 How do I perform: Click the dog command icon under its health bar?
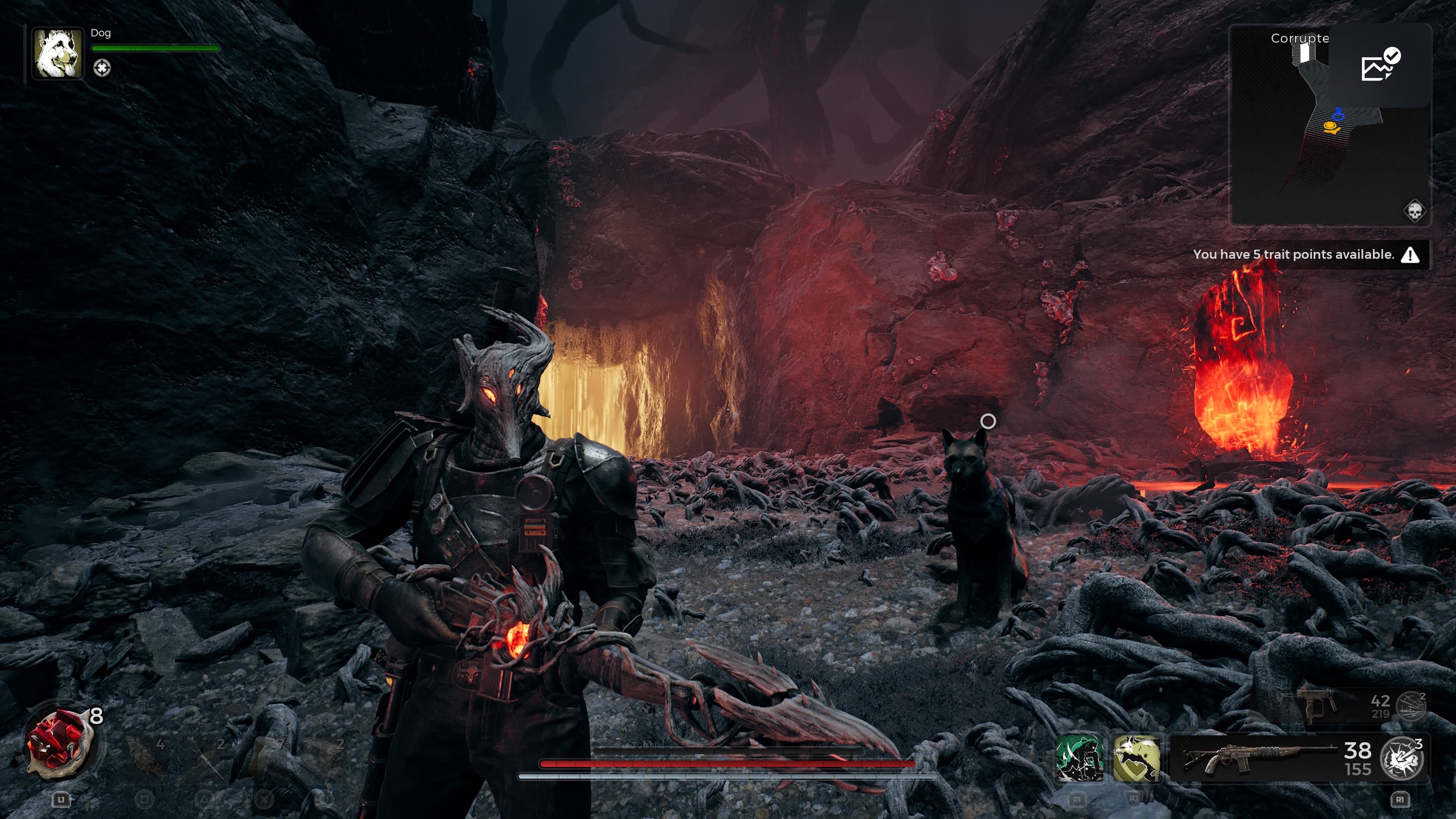pos(102,68)
